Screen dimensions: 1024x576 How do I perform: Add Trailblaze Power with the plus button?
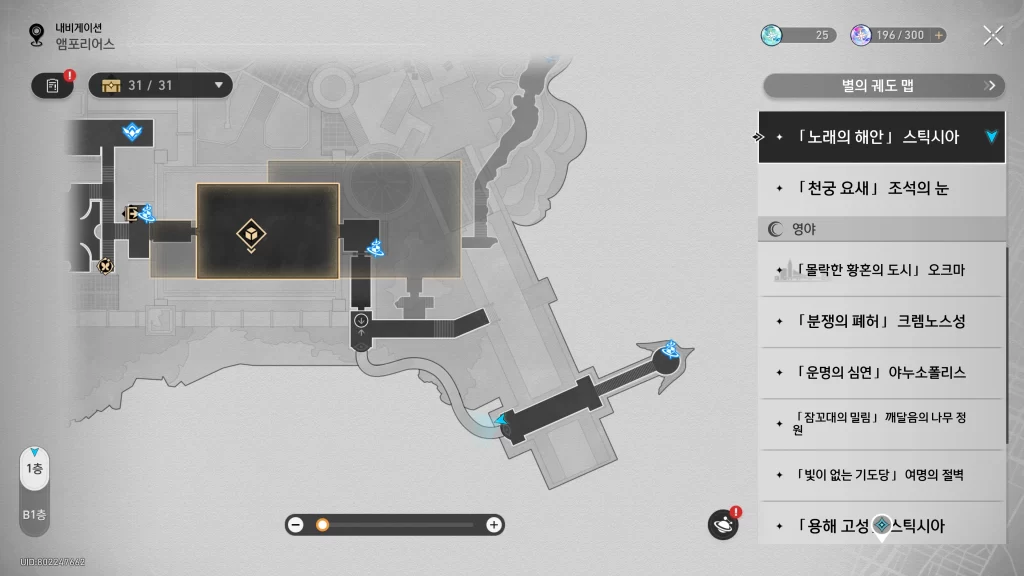click(938, 35)
